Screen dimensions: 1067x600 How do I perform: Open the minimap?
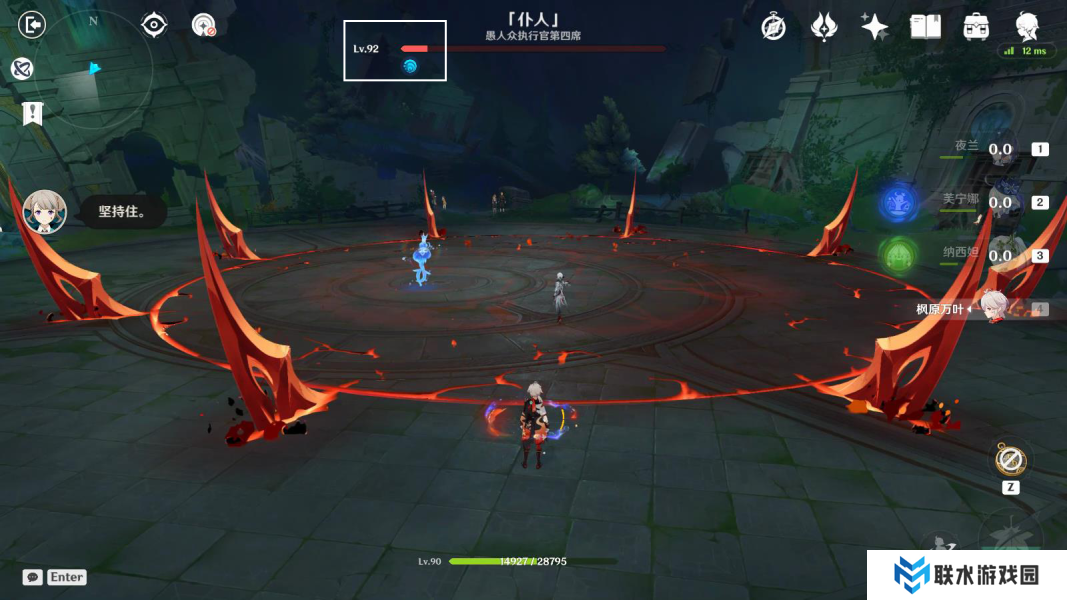click(93, 71)
